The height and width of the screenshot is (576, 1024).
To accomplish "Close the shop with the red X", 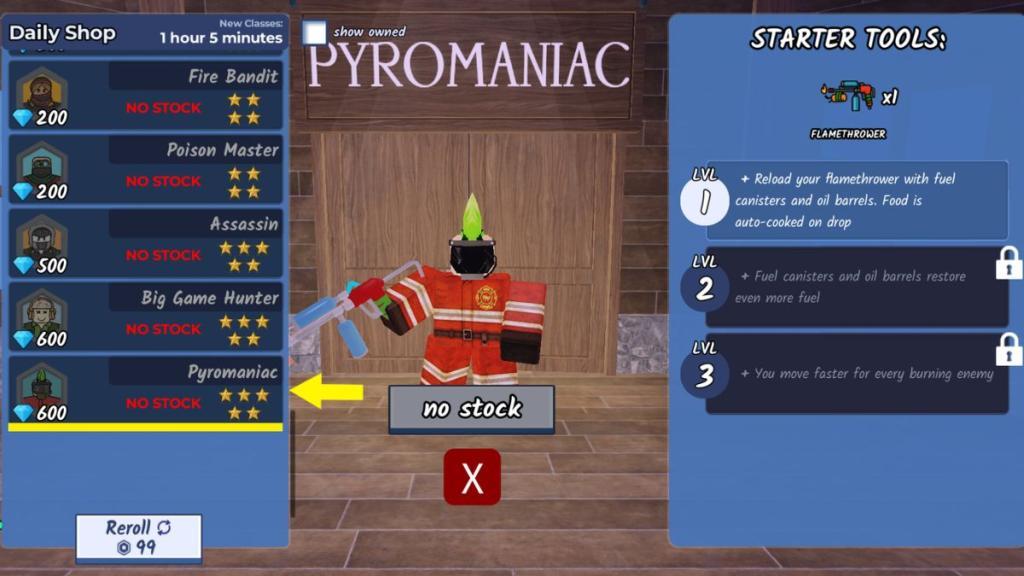I will pyautogui.click(x=472, y=478).
